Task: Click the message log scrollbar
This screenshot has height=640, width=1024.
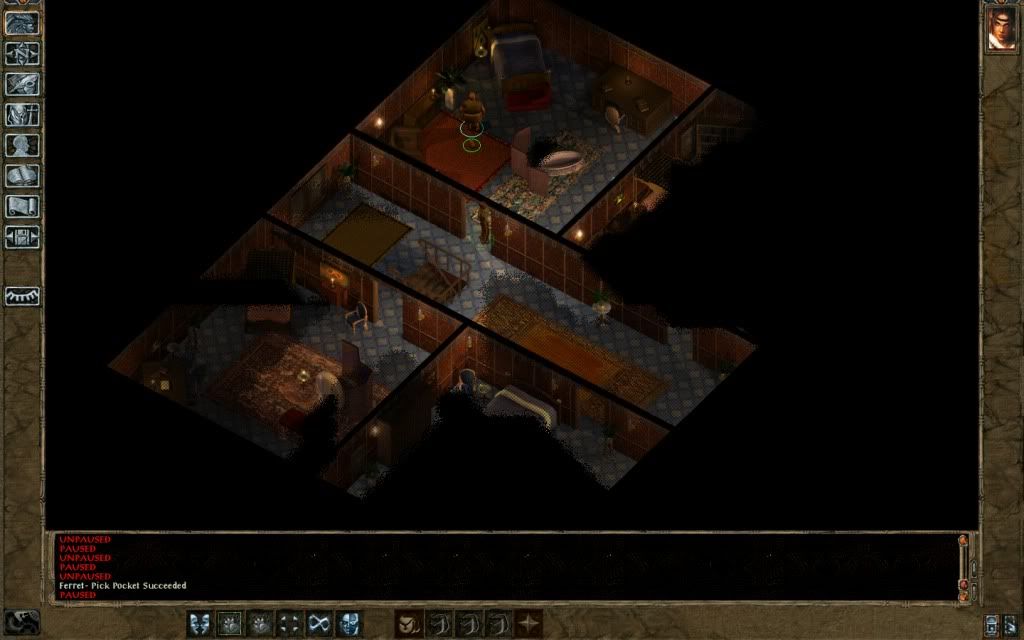Action: click(x=964, y=563)
